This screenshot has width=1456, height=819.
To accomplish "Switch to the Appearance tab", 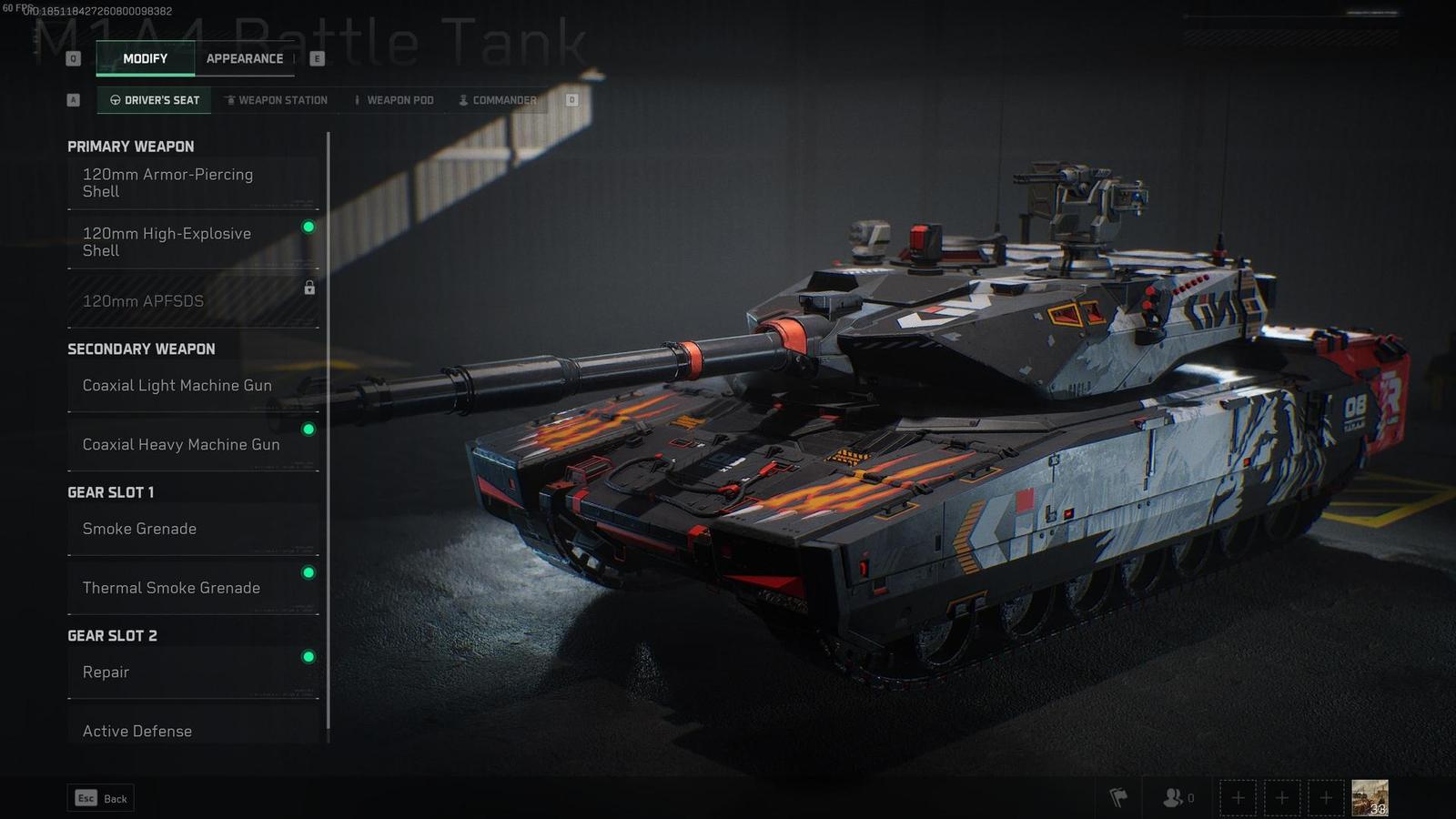I will pos(245,58).
